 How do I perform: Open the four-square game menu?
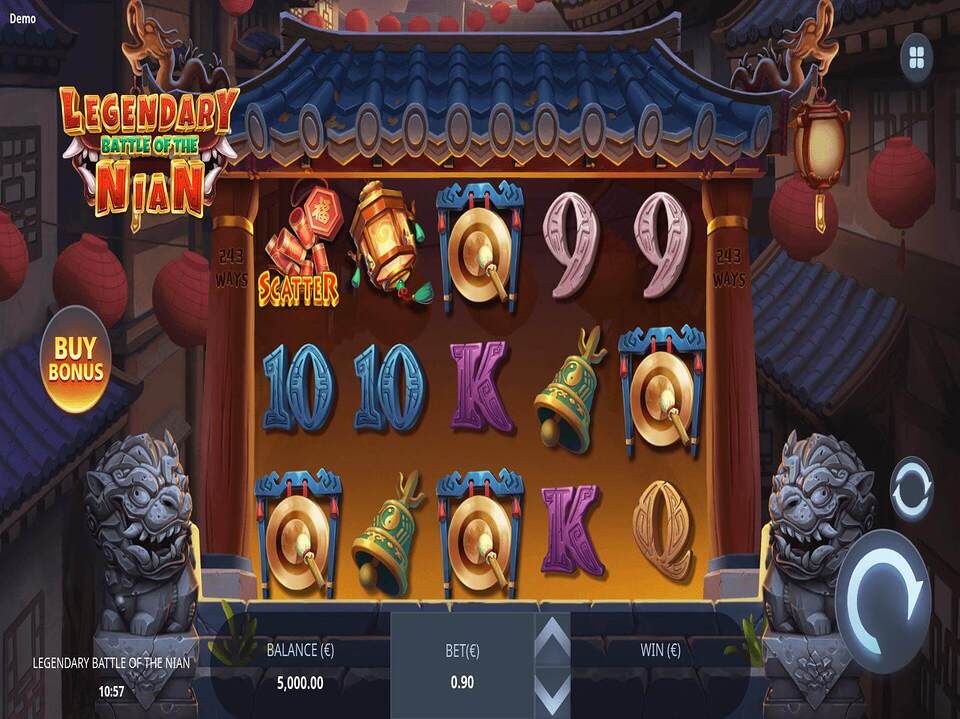click(916, 59)
